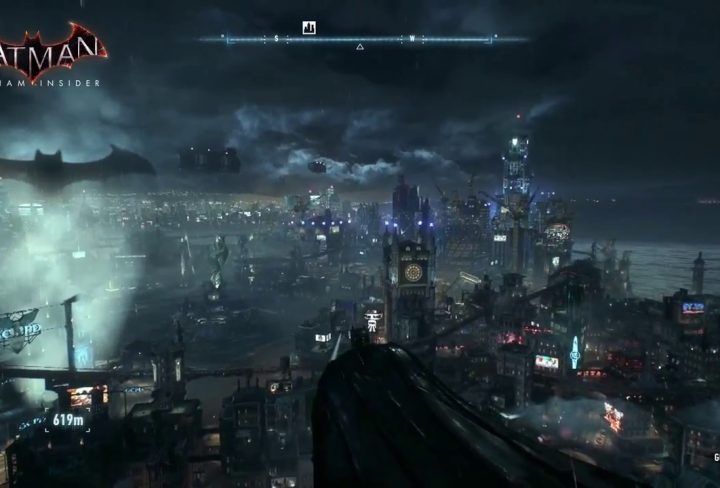Click the 619m waypoint marker
The image size is (720, 488).
pos(69,422)
